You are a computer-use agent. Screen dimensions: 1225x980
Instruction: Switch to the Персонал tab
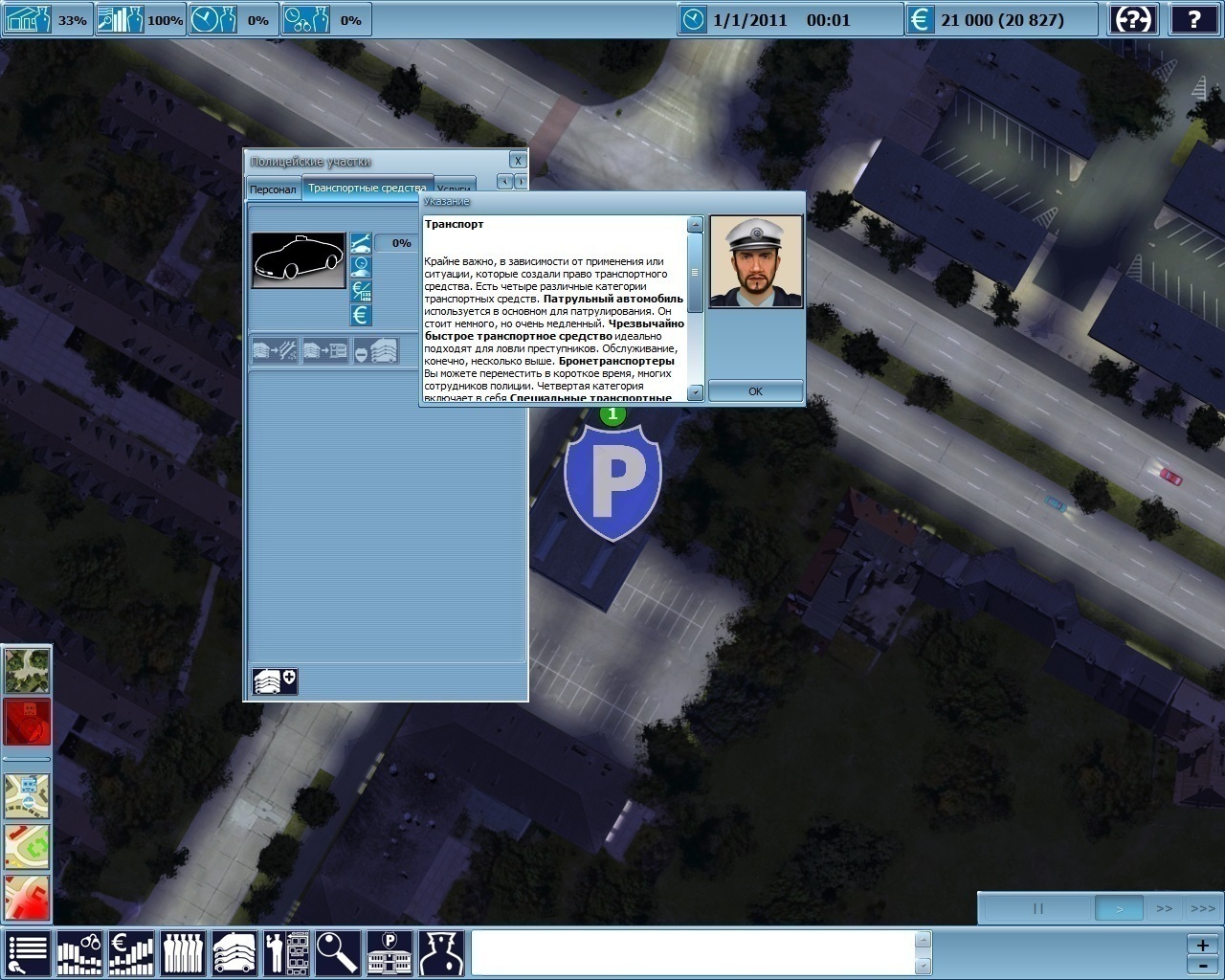coord(273,189)
